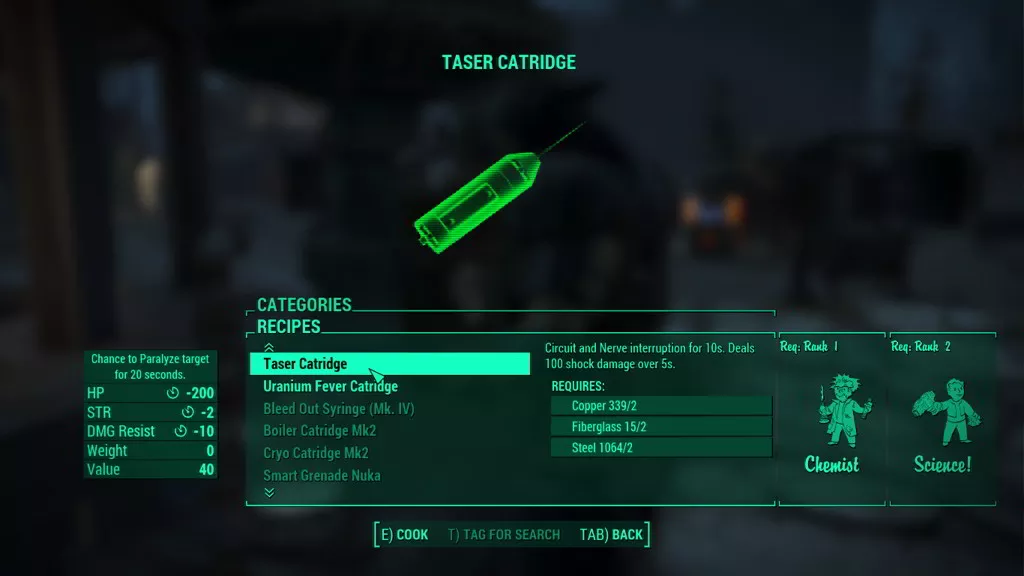Select the Fiberglass requirement row

pos(661,427)
